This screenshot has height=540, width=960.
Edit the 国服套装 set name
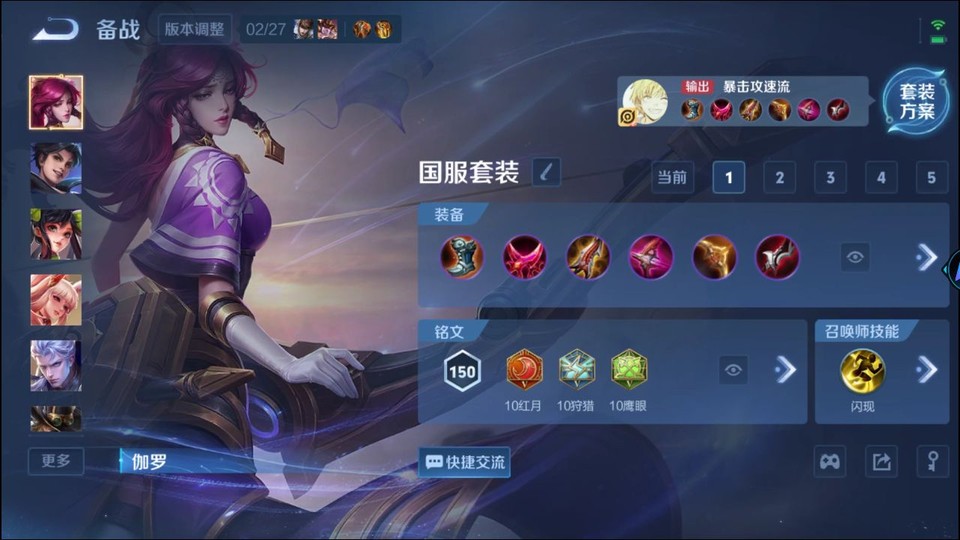(x=546, y=173)
